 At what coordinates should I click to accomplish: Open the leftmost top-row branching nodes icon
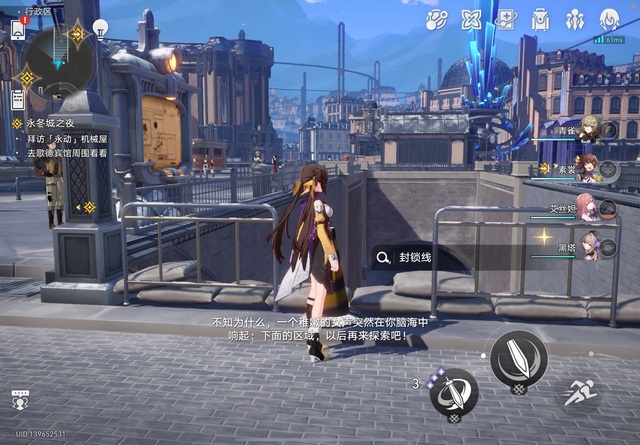tap(437, 19)
